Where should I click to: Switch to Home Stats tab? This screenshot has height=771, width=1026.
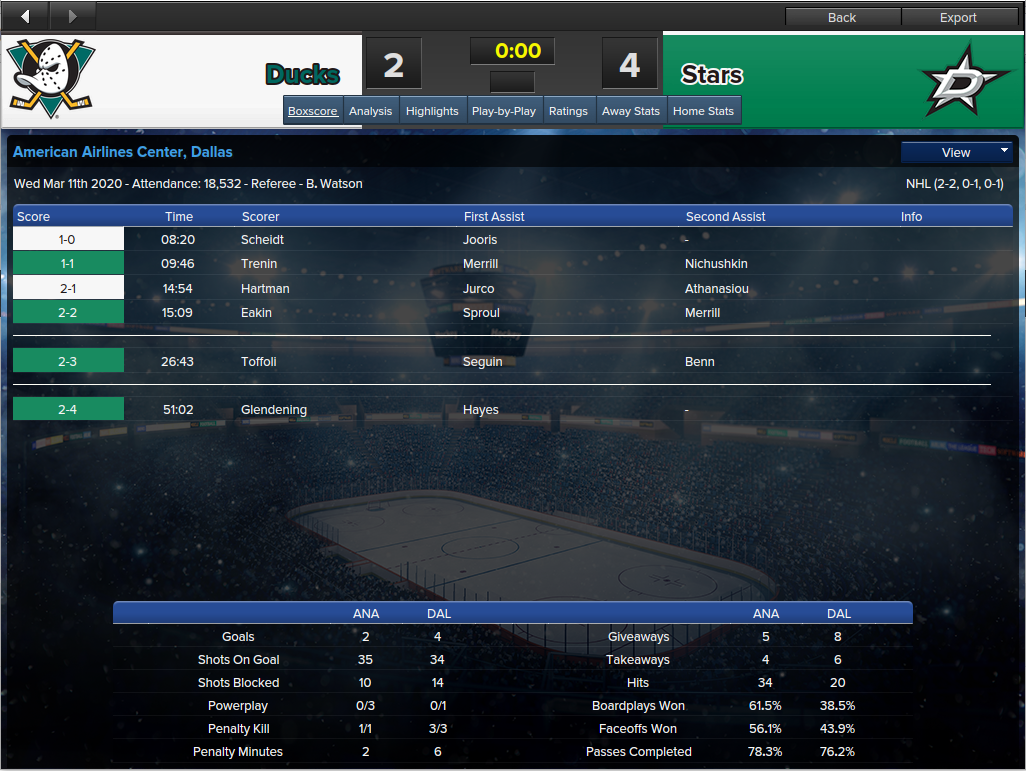(x=704, y=111)
